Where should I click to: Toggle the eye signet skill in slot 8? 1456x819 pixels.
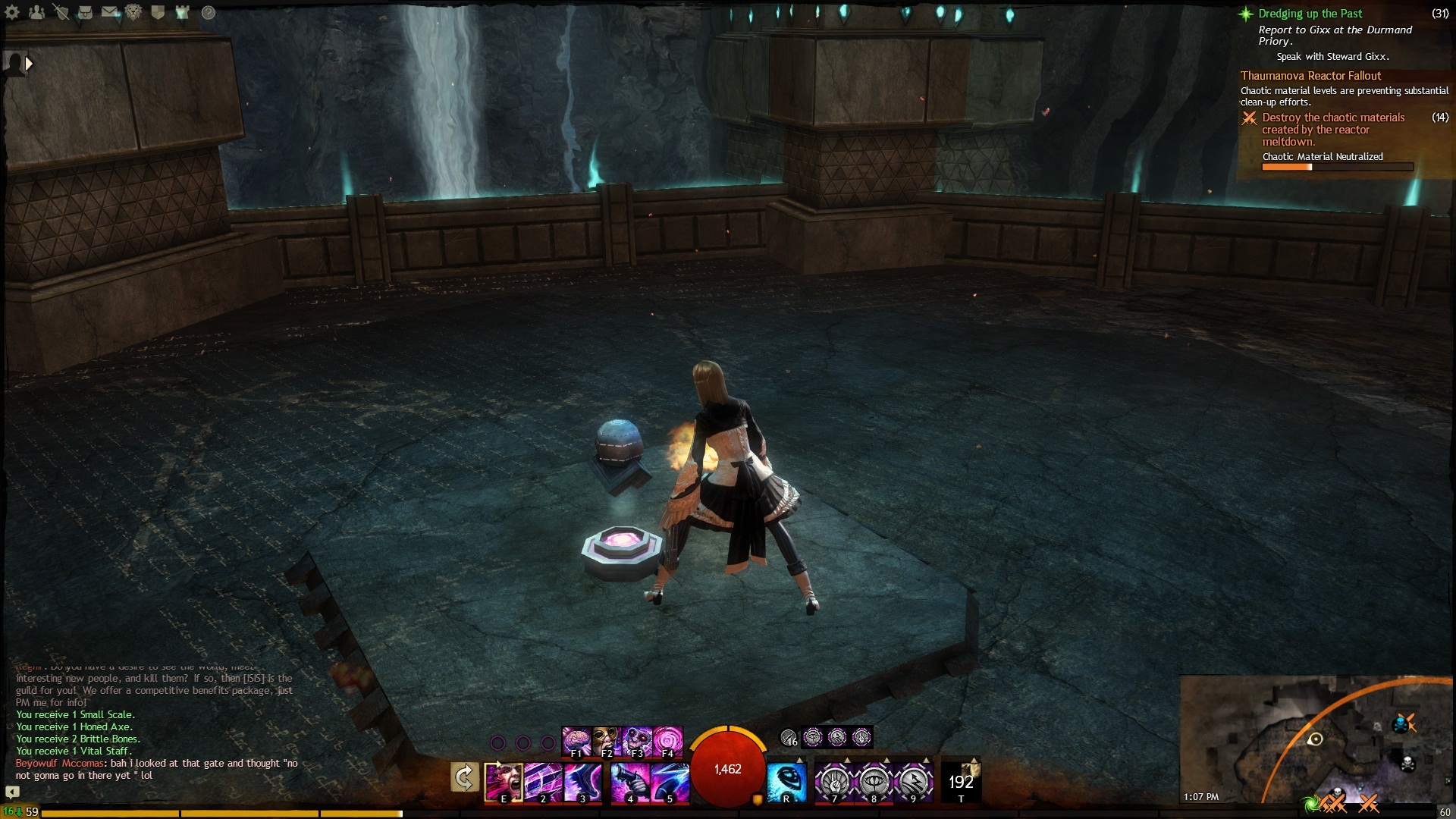point(874,783)
